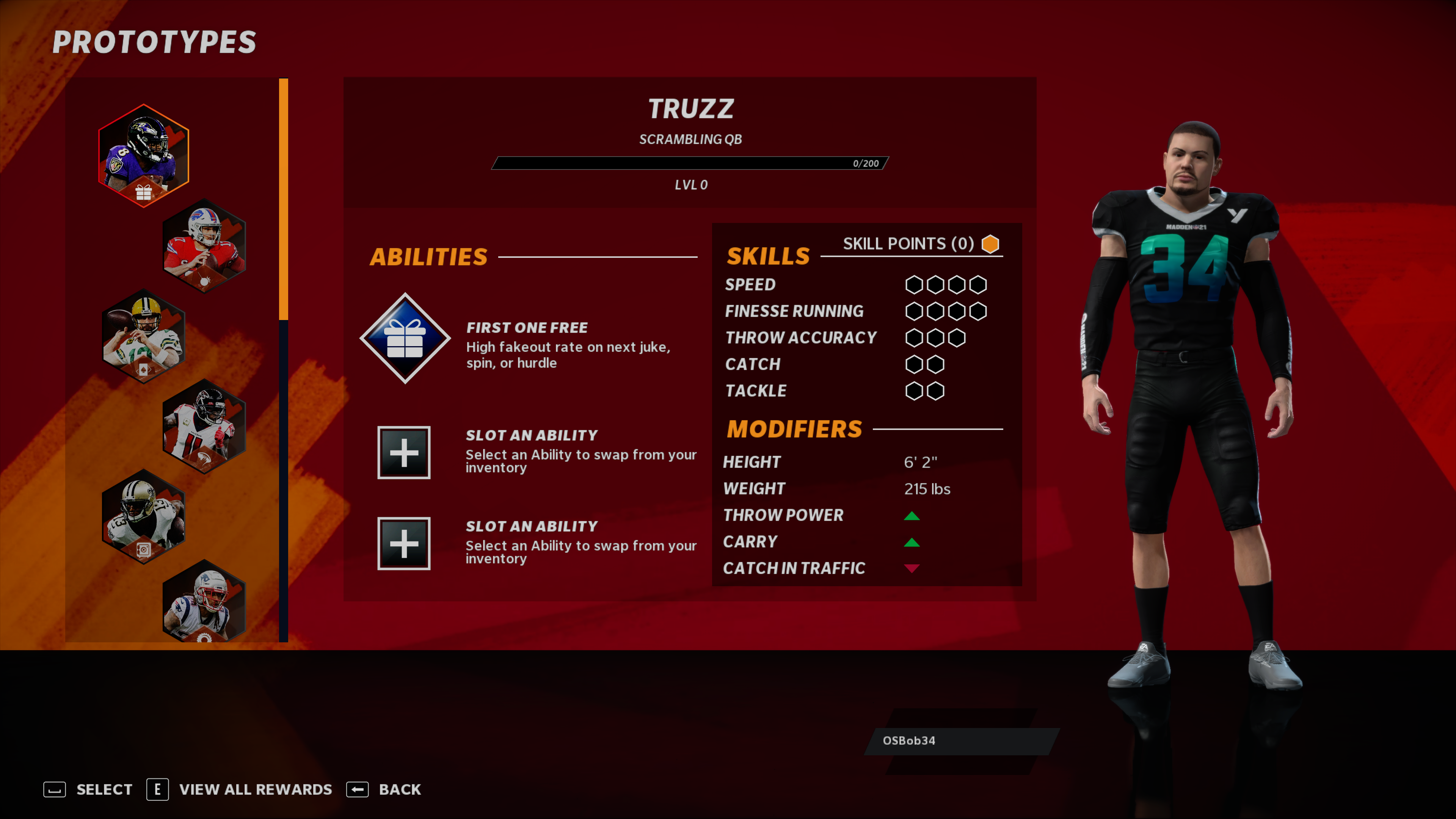Open the First One Free ability

[405, 338]
